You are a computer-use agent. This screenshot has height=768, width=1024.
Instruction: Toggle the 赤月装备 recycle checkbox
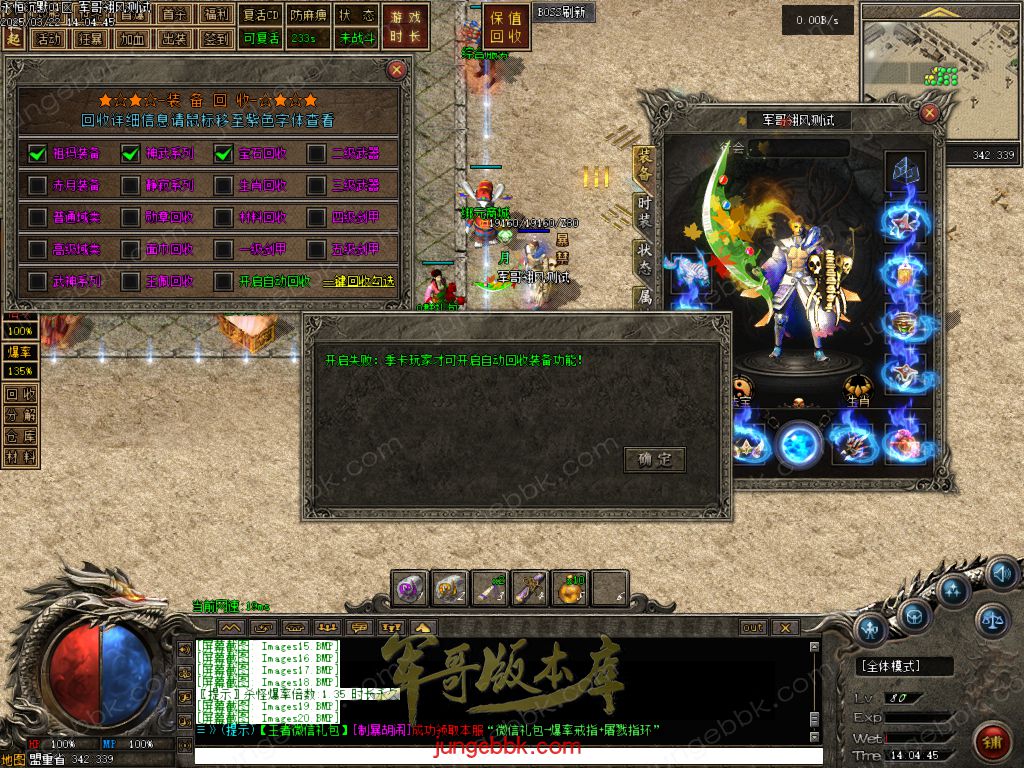point(37,185)
